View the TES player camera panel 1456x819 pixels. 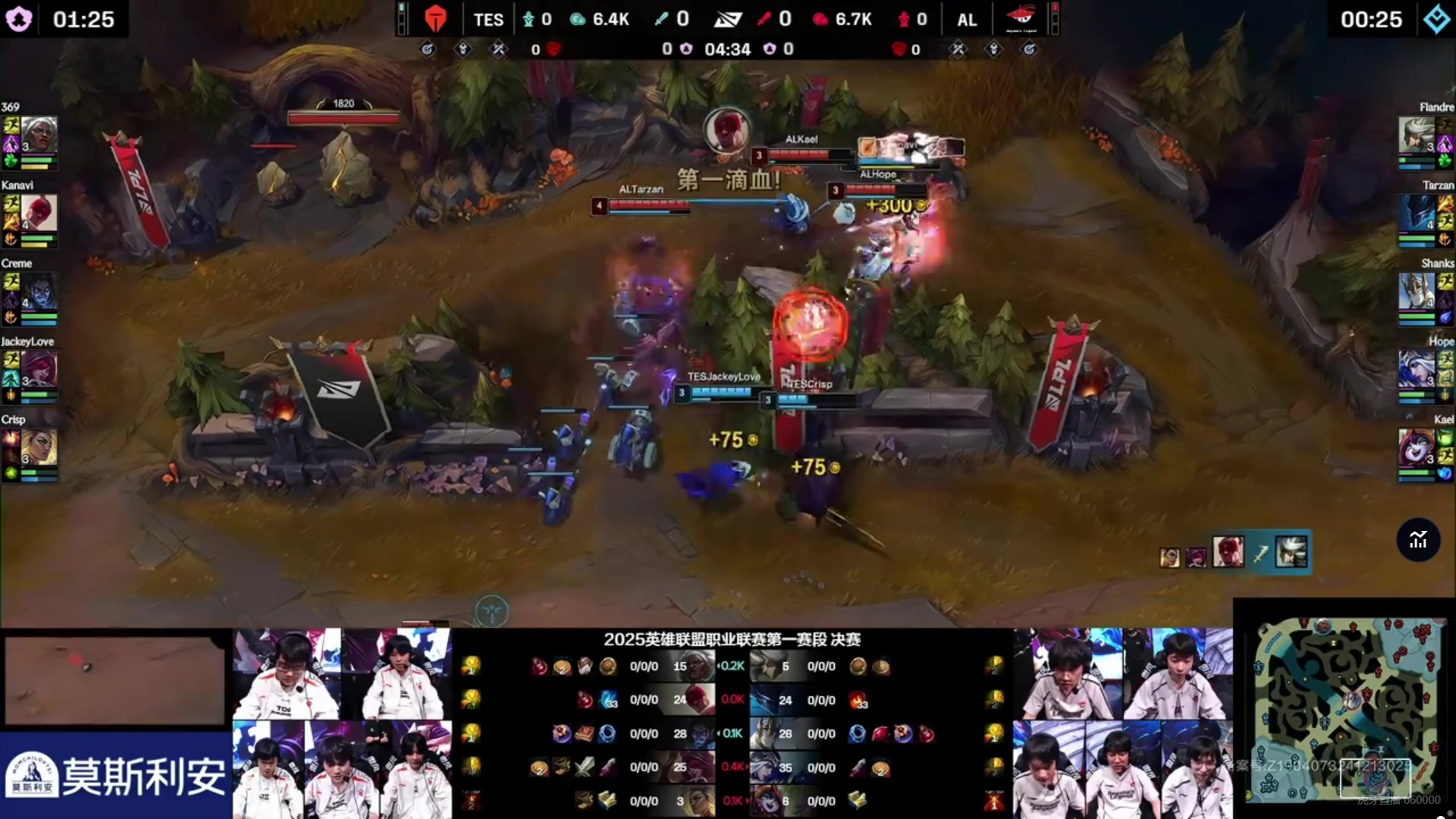point(342,723)
